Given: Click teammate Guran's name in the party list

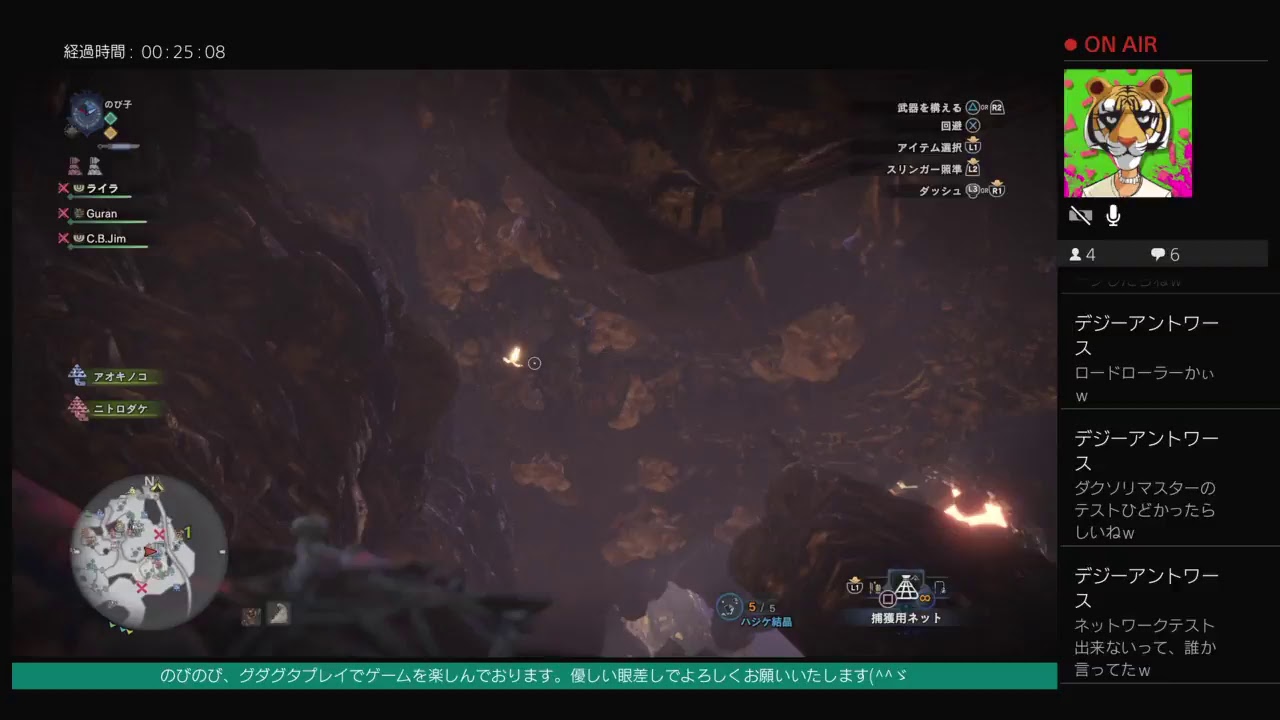Looking at the screenshot, I should point(100,213).
